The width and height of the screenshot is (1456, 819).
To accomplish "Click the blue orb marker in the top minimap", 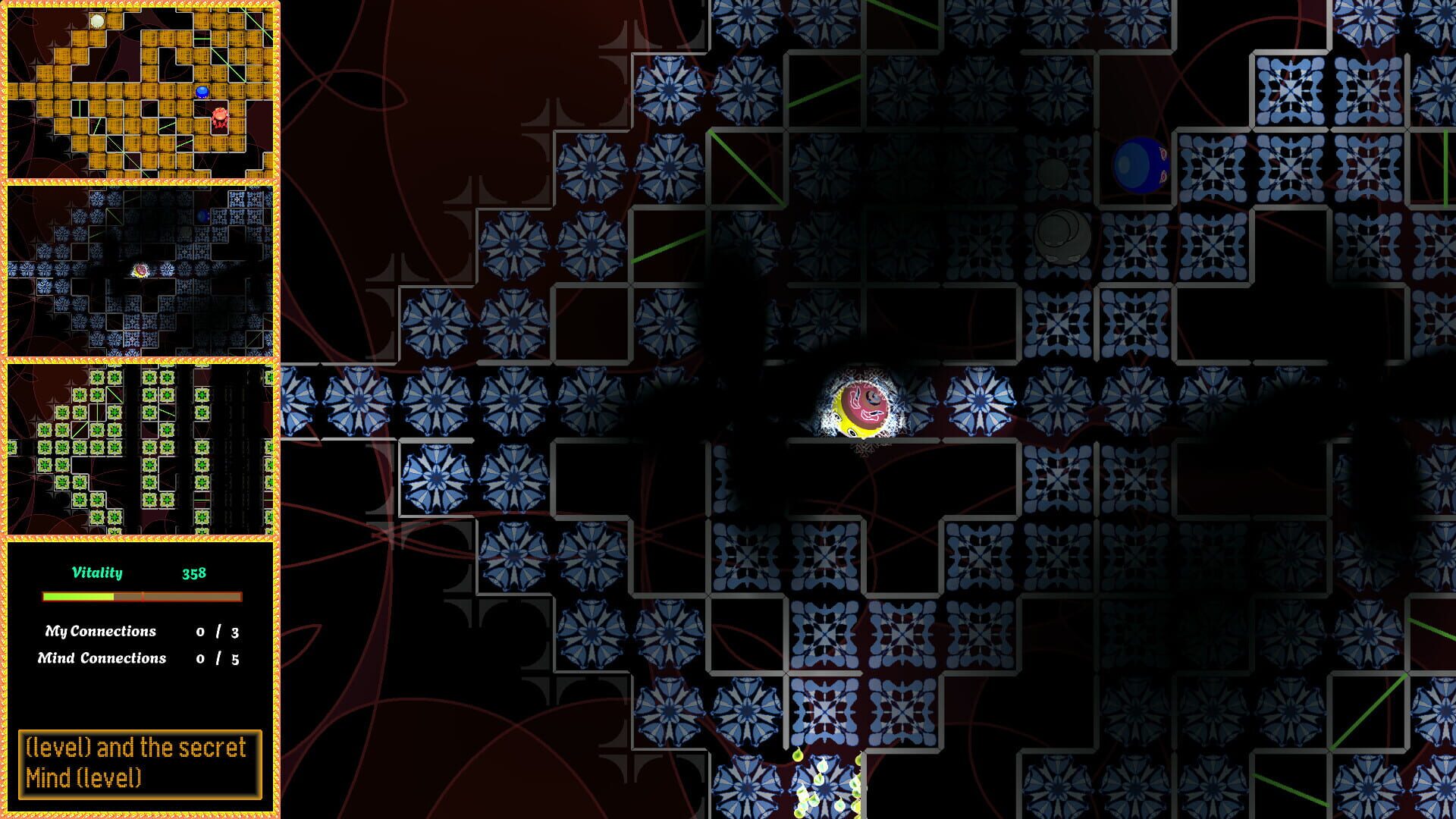I will [x=203, y=93].
